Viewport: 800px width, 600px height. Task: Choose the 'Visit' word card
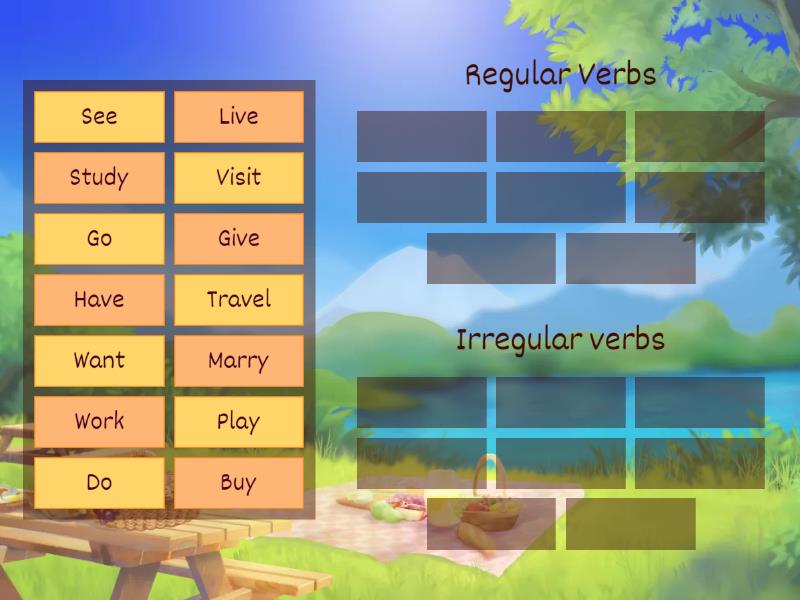239,178
